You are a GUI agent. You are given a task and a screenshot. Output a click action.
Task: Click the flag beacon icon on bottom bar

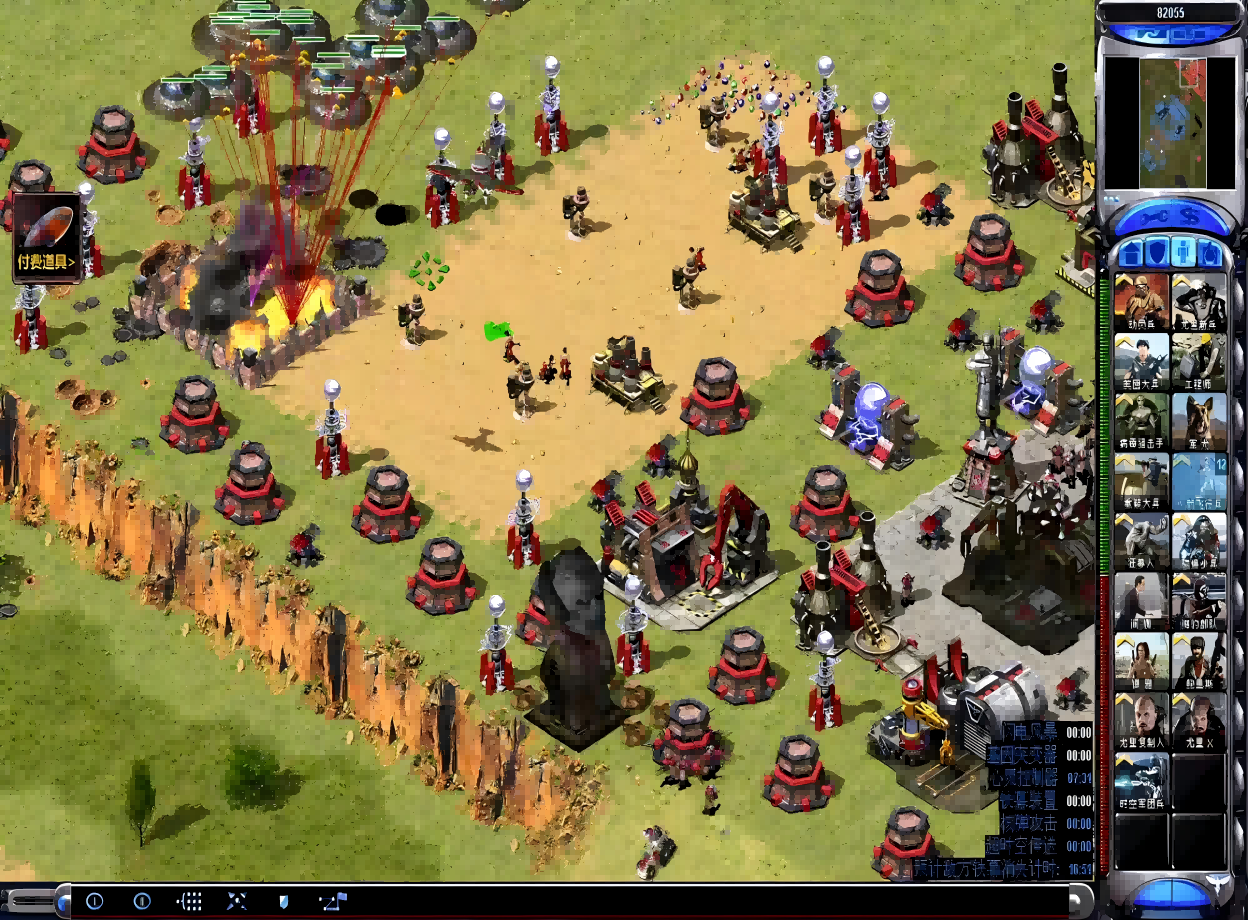[x=334, y=901]
